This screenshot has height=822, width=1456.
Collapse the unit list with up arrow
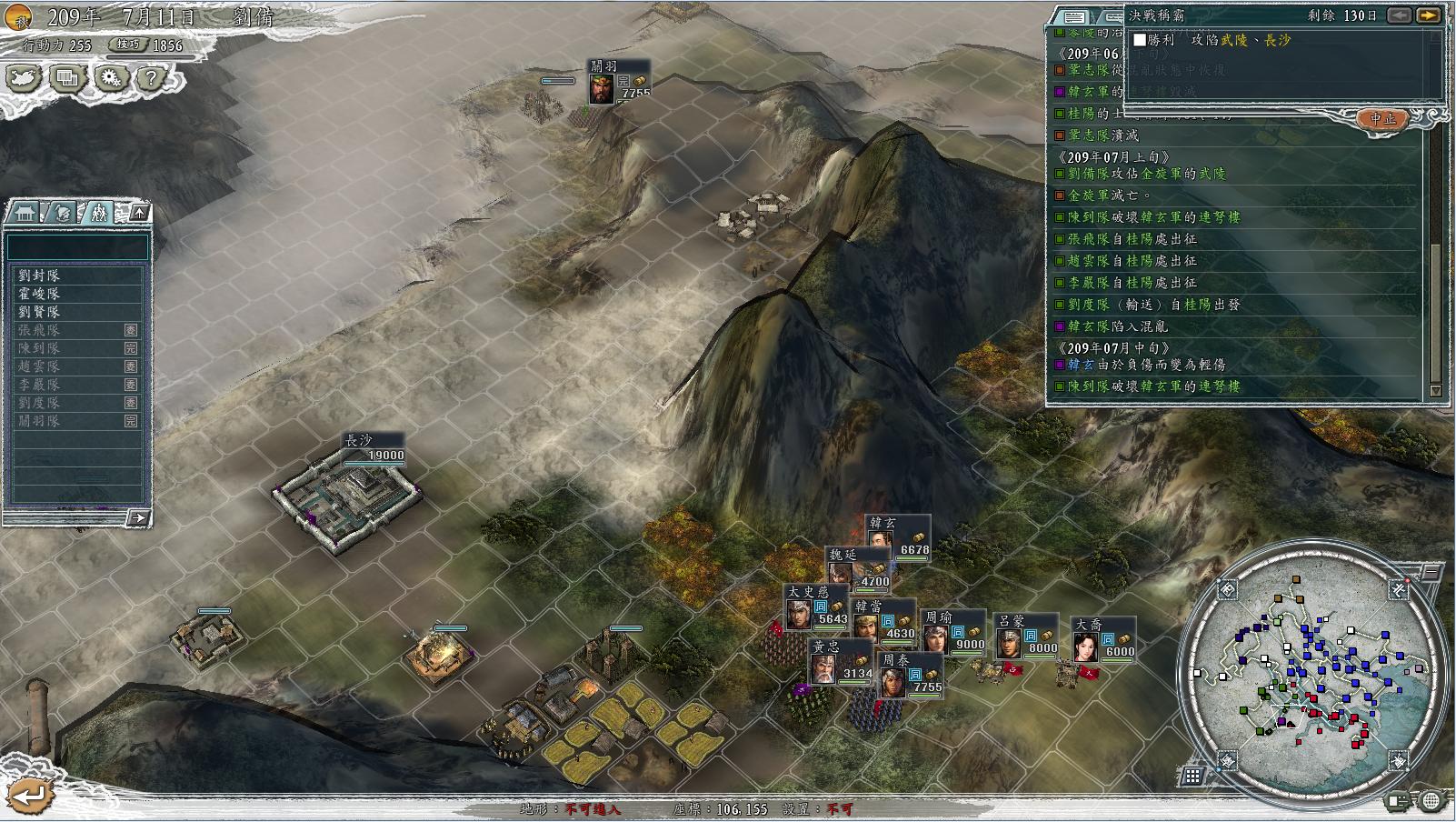(x=139, y=213)
